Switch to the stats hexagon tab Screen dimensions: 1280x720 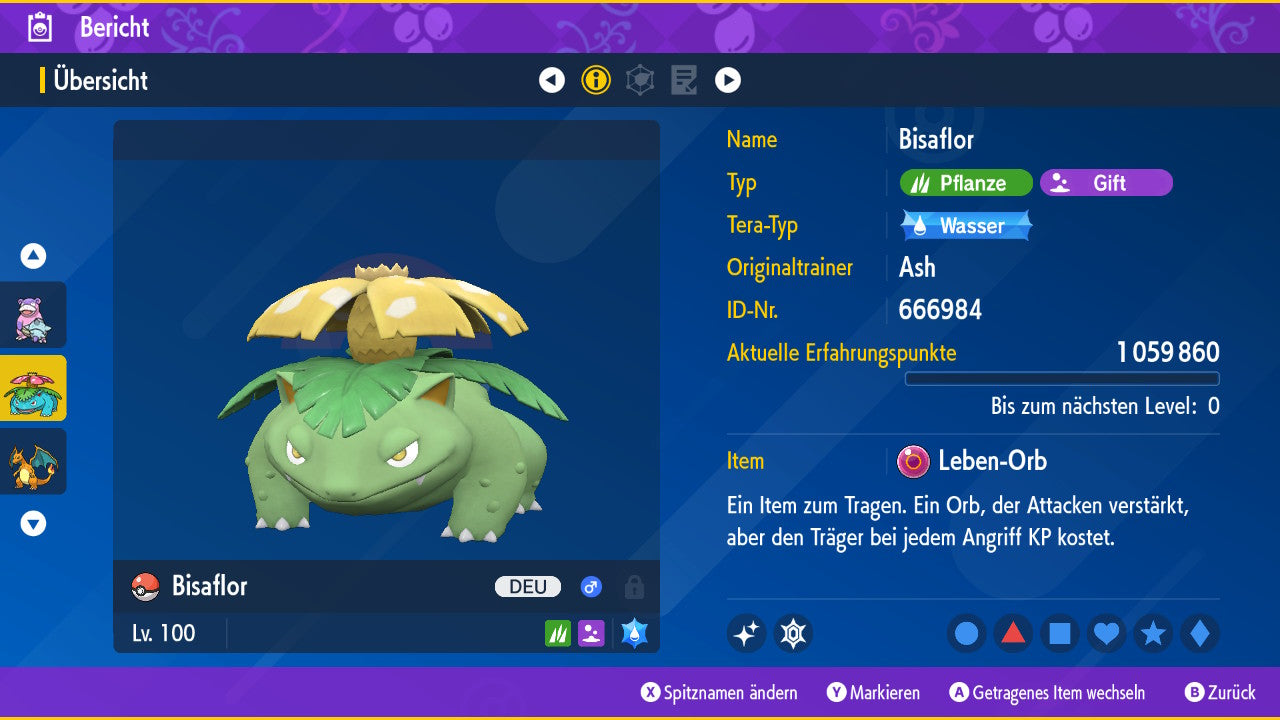pos(640,80)
